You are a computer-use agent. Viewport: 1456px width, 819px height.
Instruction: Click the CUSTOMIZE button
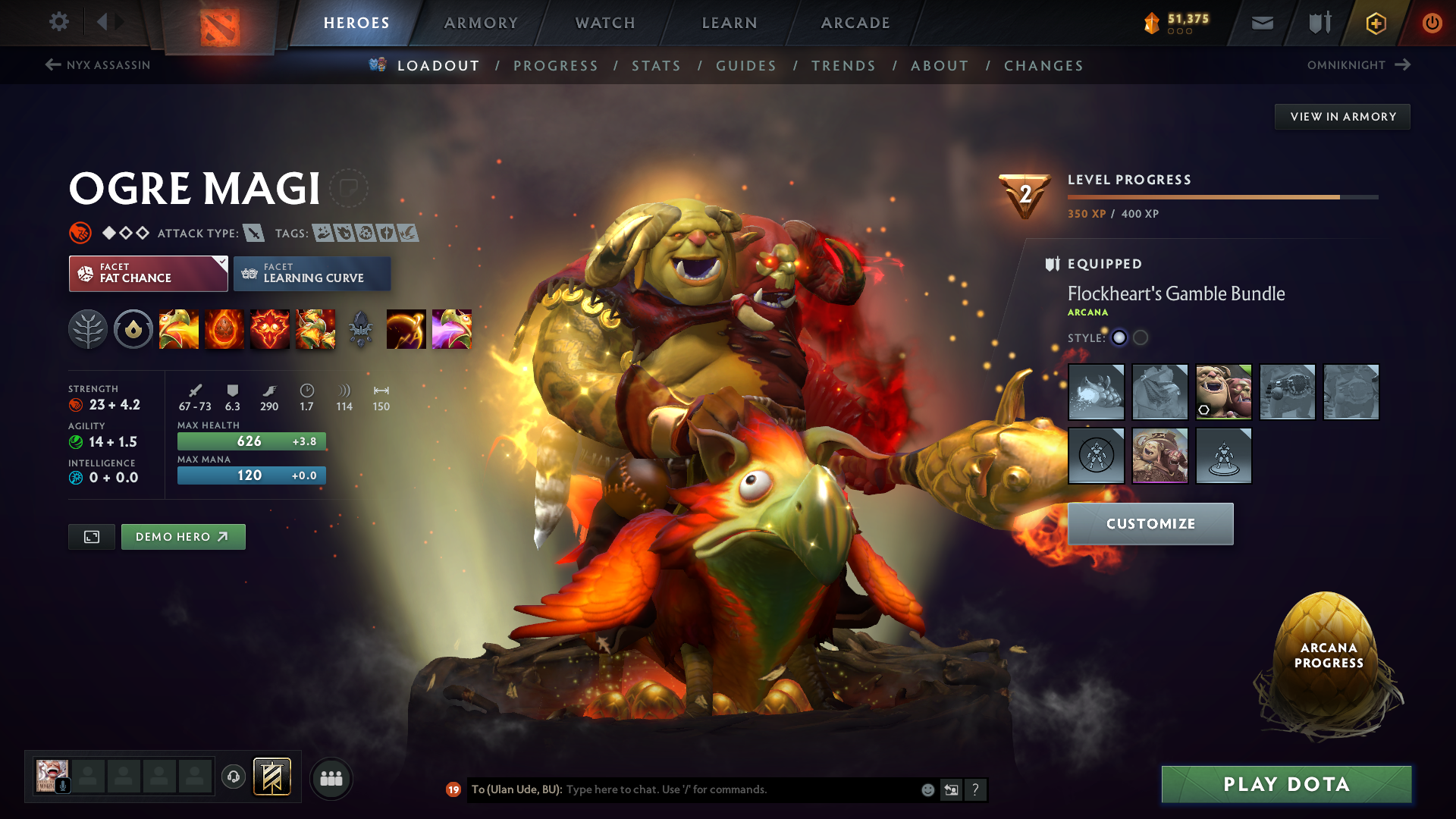tap(1150, 523)
